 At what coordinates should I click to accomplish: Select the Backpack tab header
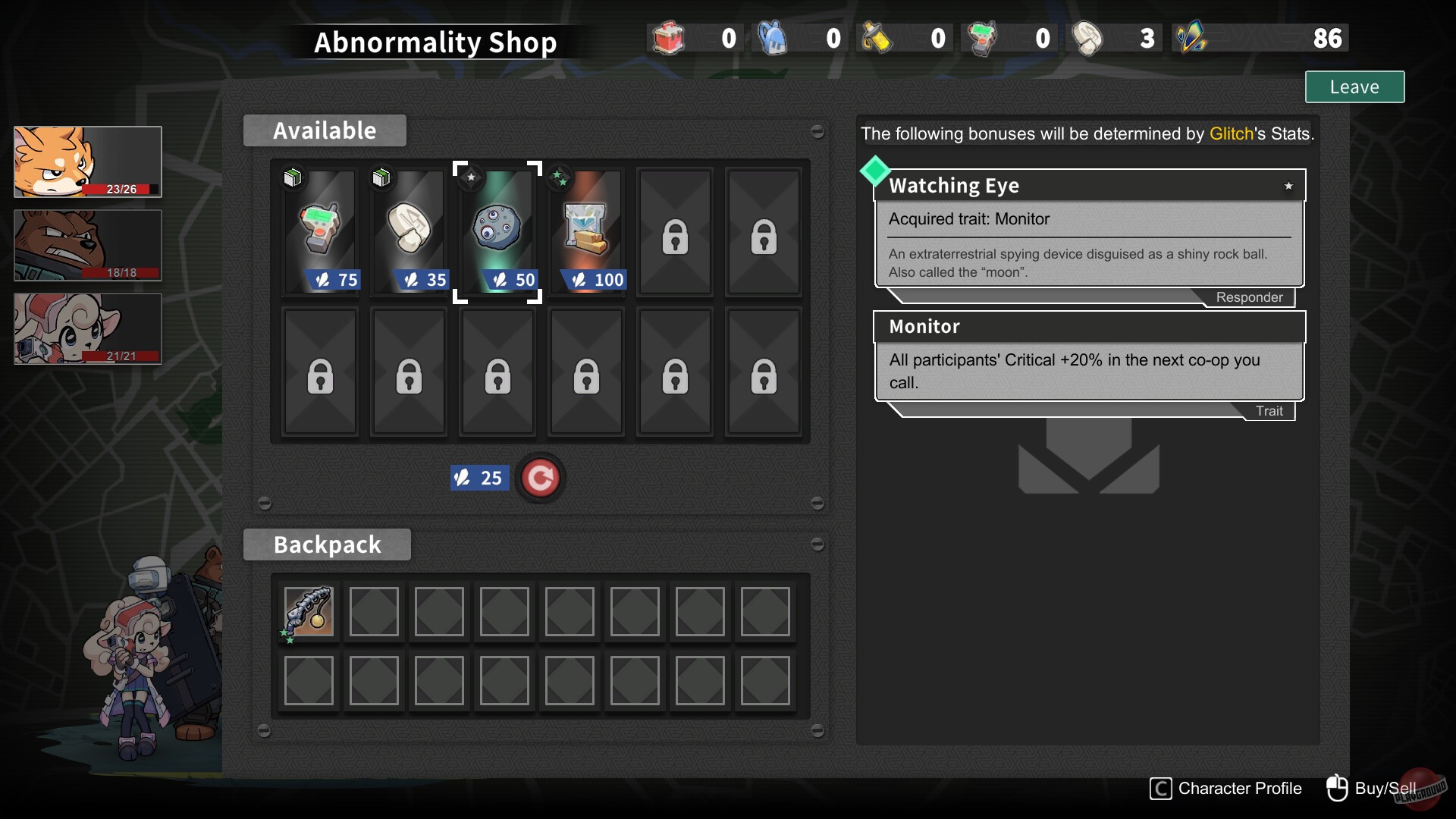[327, 544]
